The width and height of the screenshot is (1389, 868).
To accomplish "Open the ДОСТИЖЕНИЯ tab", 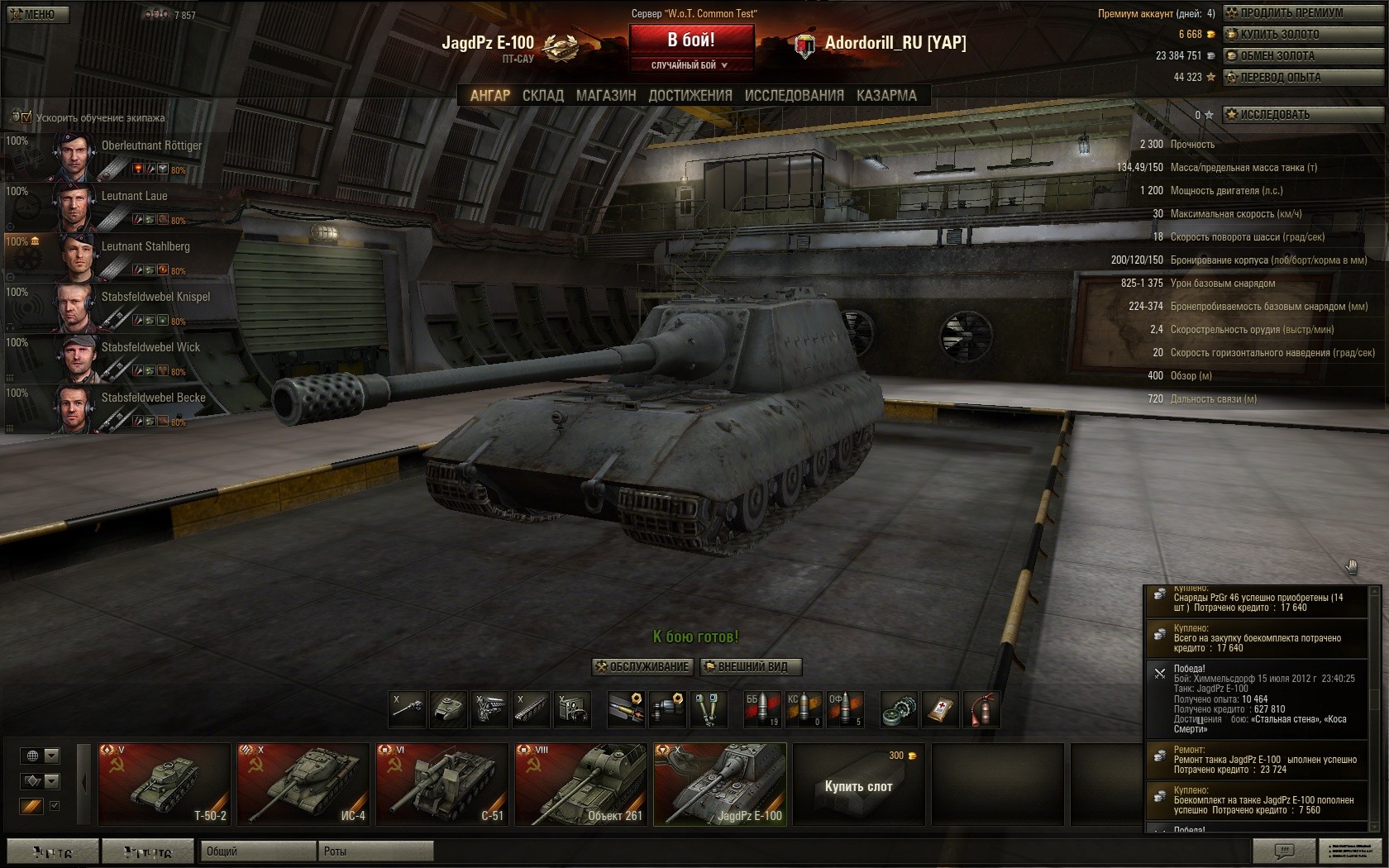I will [690, 96].
